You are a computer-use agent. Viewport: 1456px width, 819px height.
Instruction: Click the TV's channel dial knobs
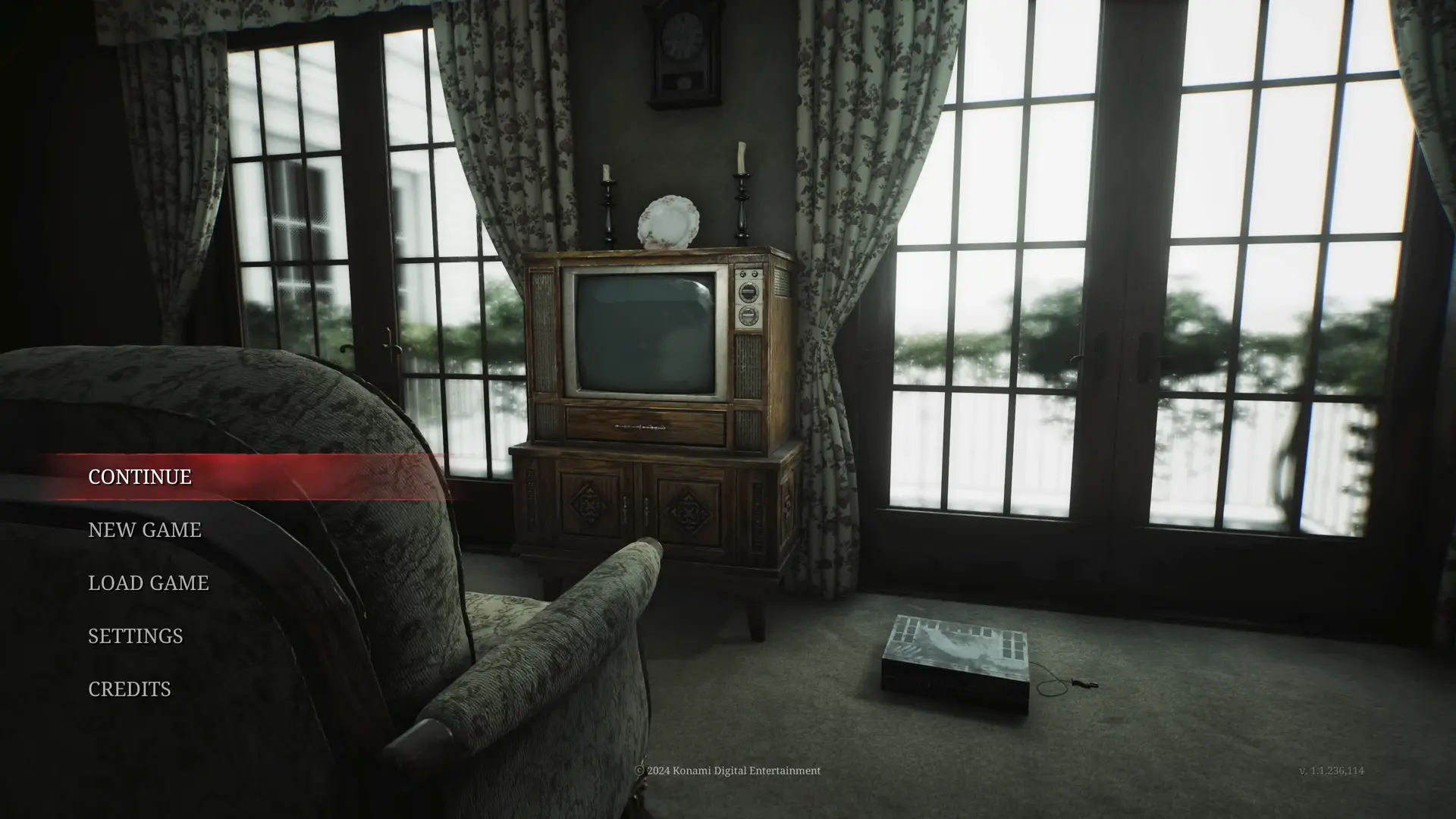[749, 303]
